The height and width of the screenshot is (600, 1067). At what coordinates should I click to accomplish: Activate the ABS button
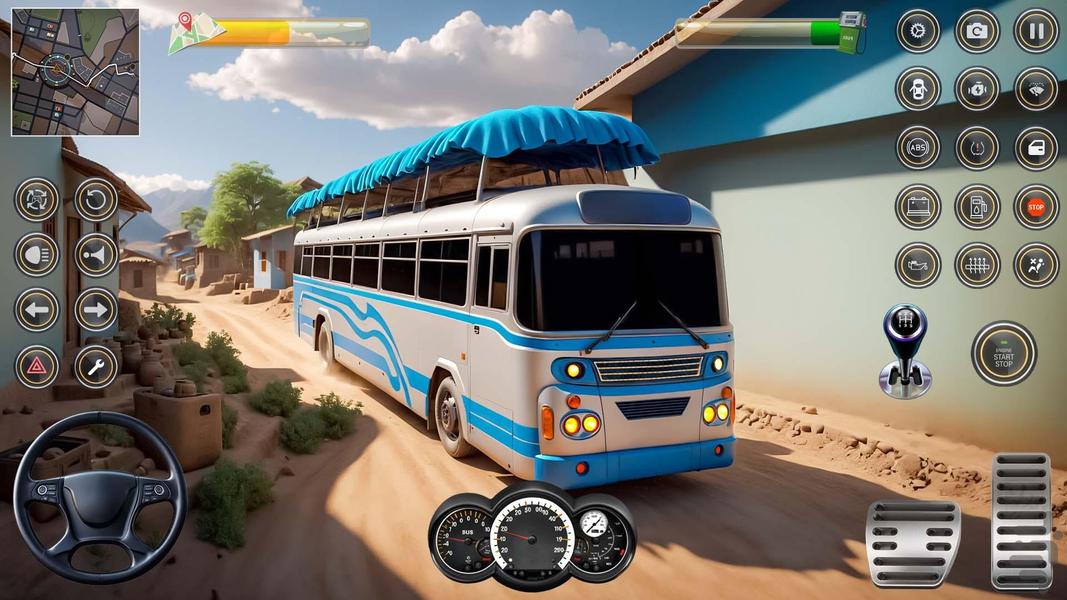pos(917,148)
